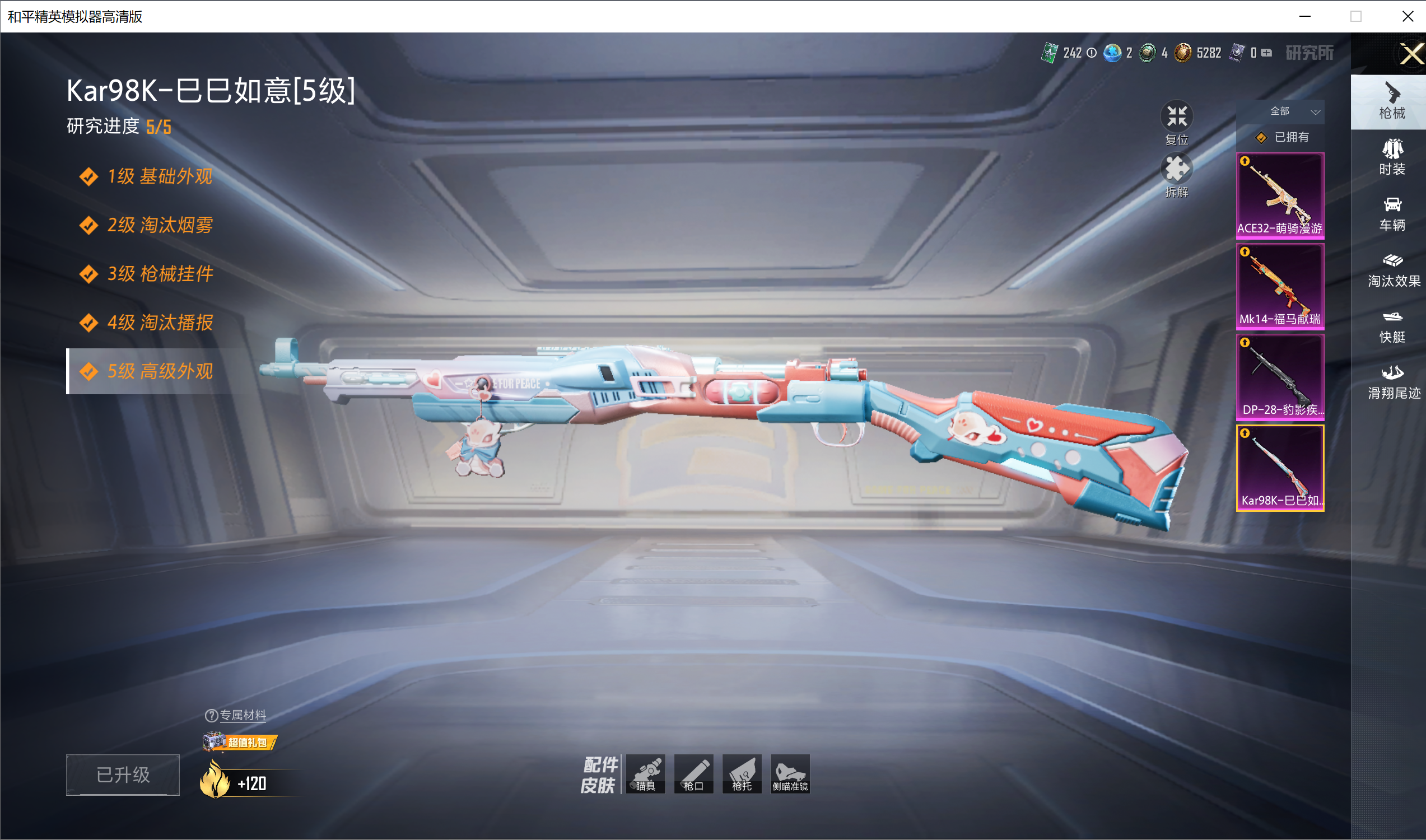This screenshot has width=1426, height=840.
Task: Activate the 拆解 disassemble button
Action: click(1176, 174)
